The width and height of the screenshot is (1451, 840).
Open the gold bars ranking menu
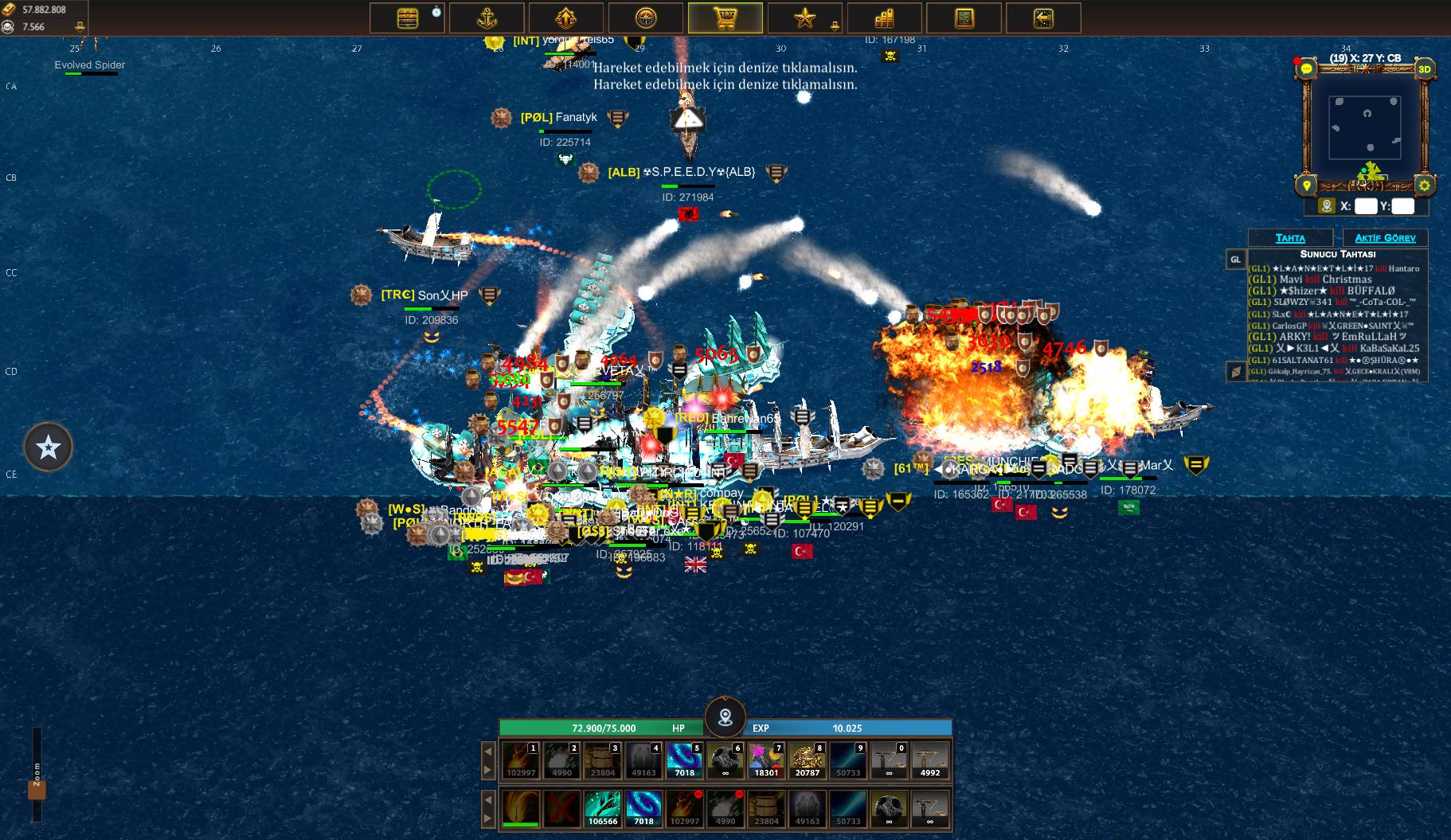[884, 18]
